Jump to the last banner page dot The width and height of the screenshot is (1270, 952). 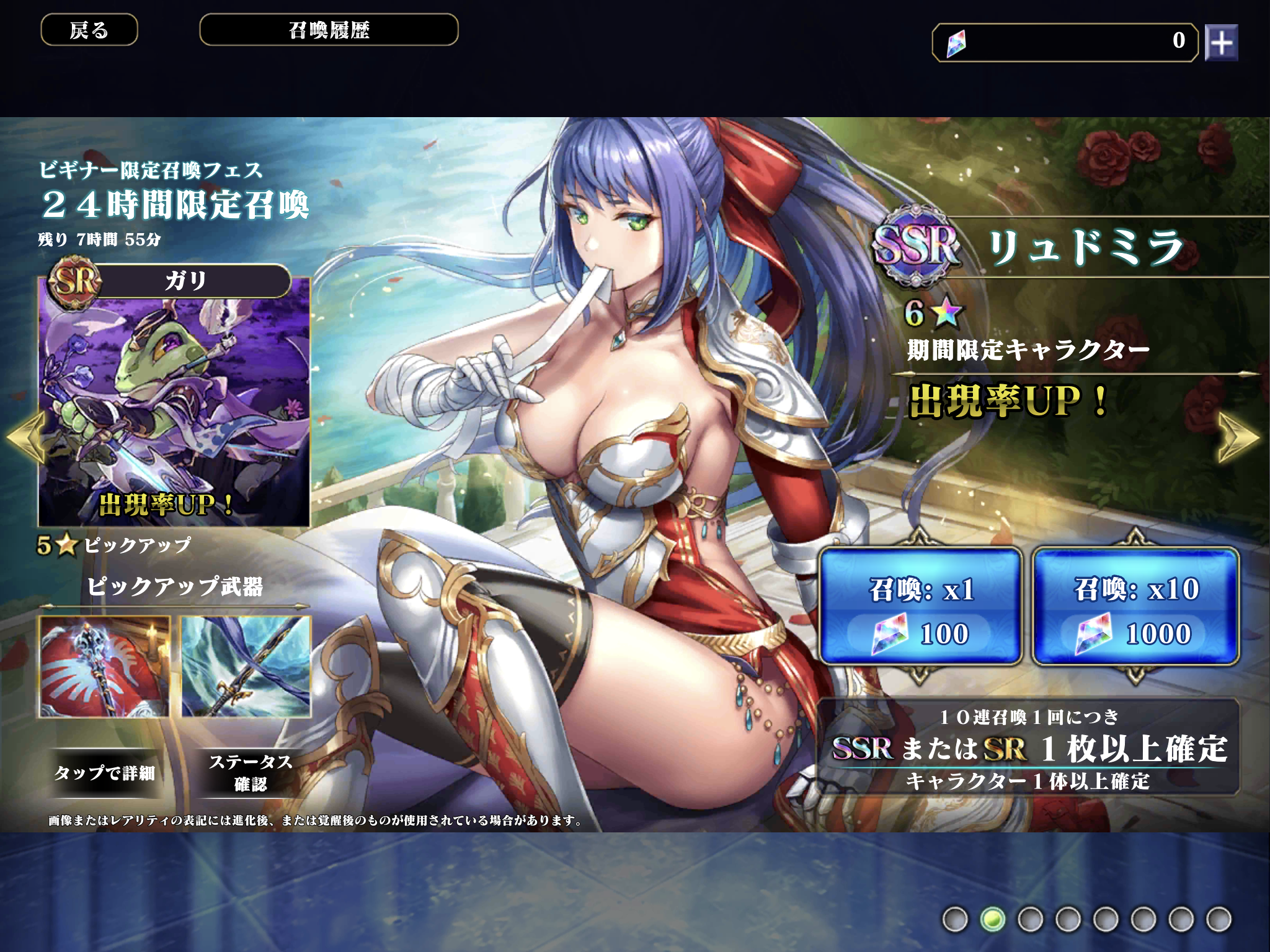pyautogui.click(x=1219, y=919)
